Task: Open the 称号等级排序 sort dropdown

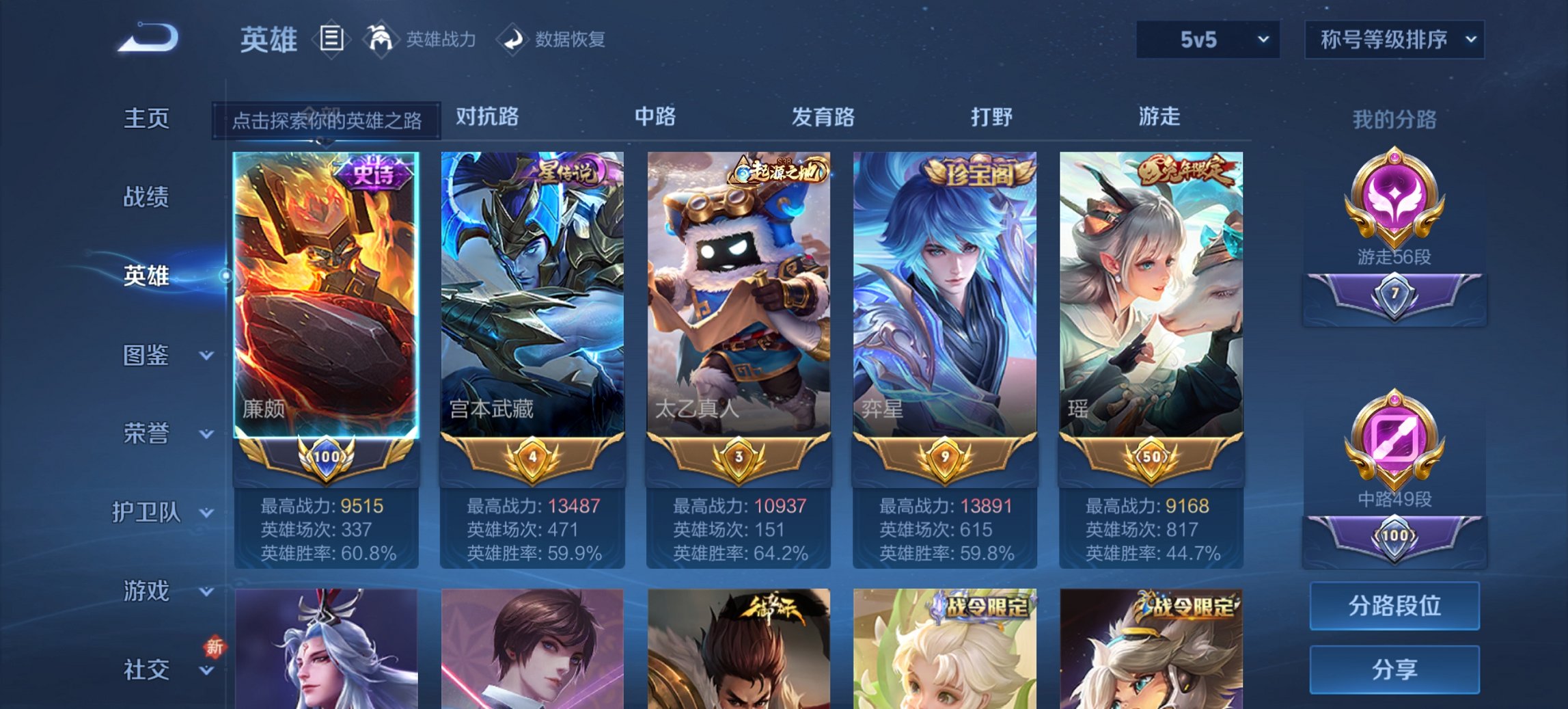Action: (x=1394, y=41)
